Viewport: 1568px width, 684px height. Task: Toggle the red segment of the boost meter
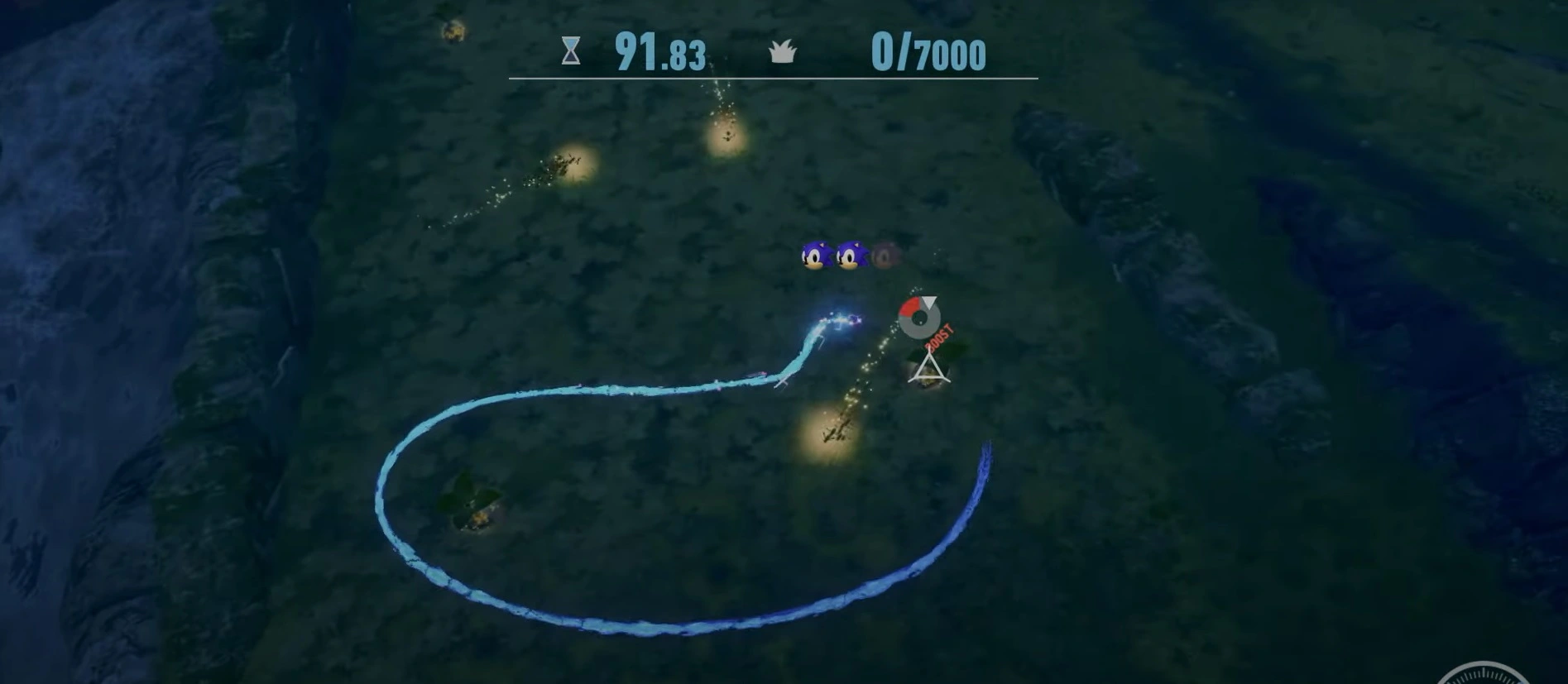(x=909, y=306)
